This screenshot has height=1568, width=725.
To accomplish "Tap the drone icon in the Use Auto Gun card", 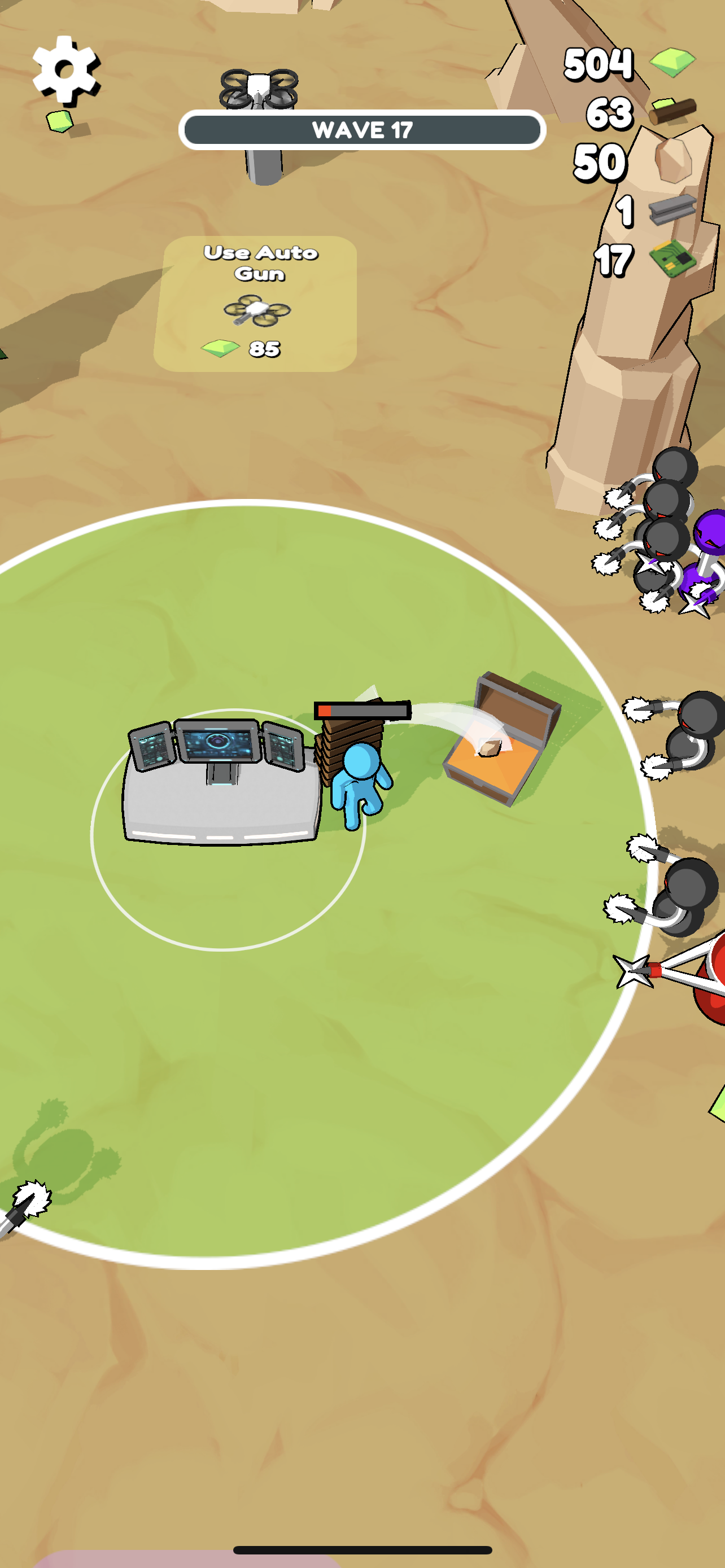I will 256,310.
